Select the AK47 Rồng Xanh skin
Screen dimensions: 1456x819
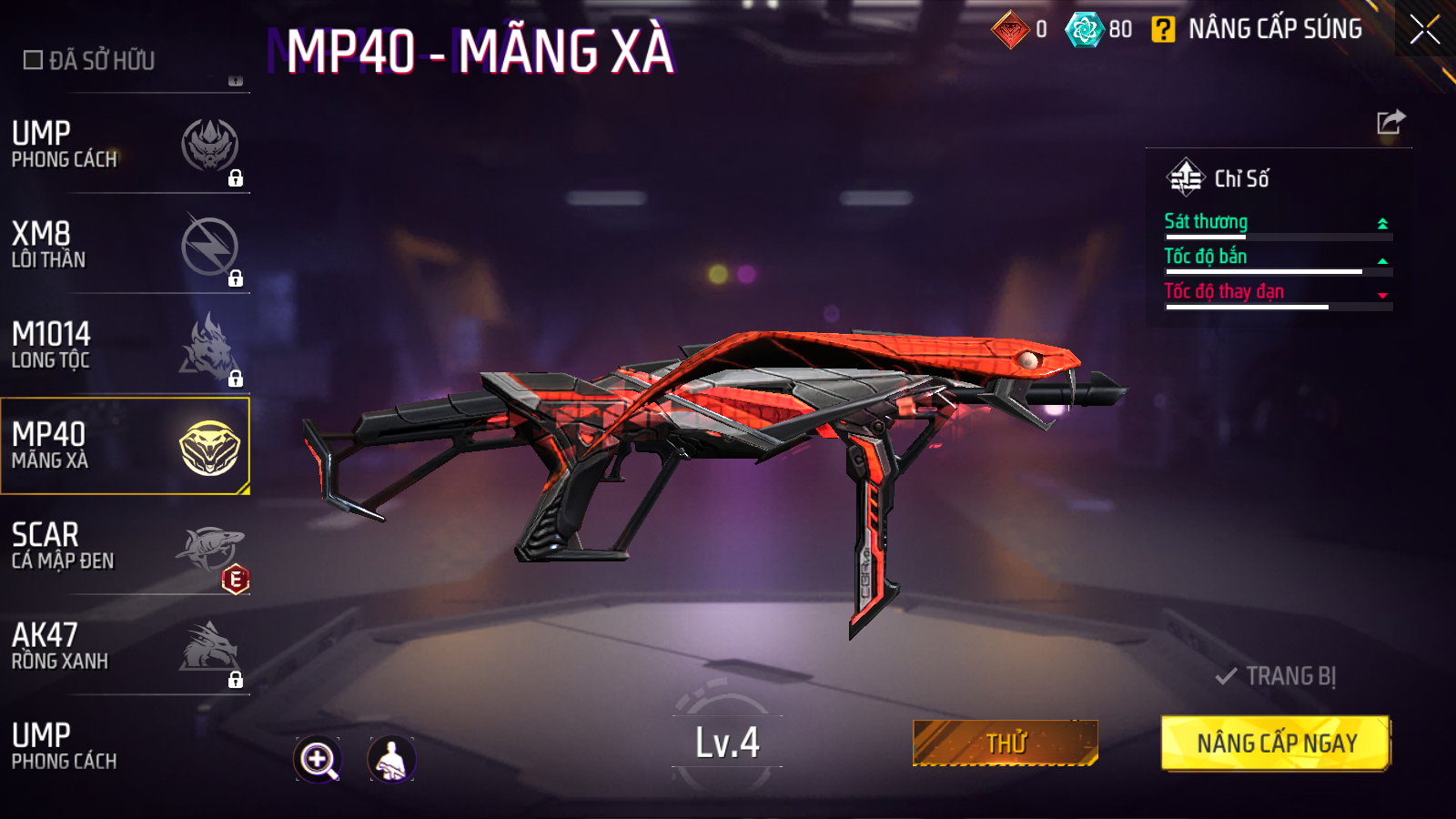click(x=125, y=646)
